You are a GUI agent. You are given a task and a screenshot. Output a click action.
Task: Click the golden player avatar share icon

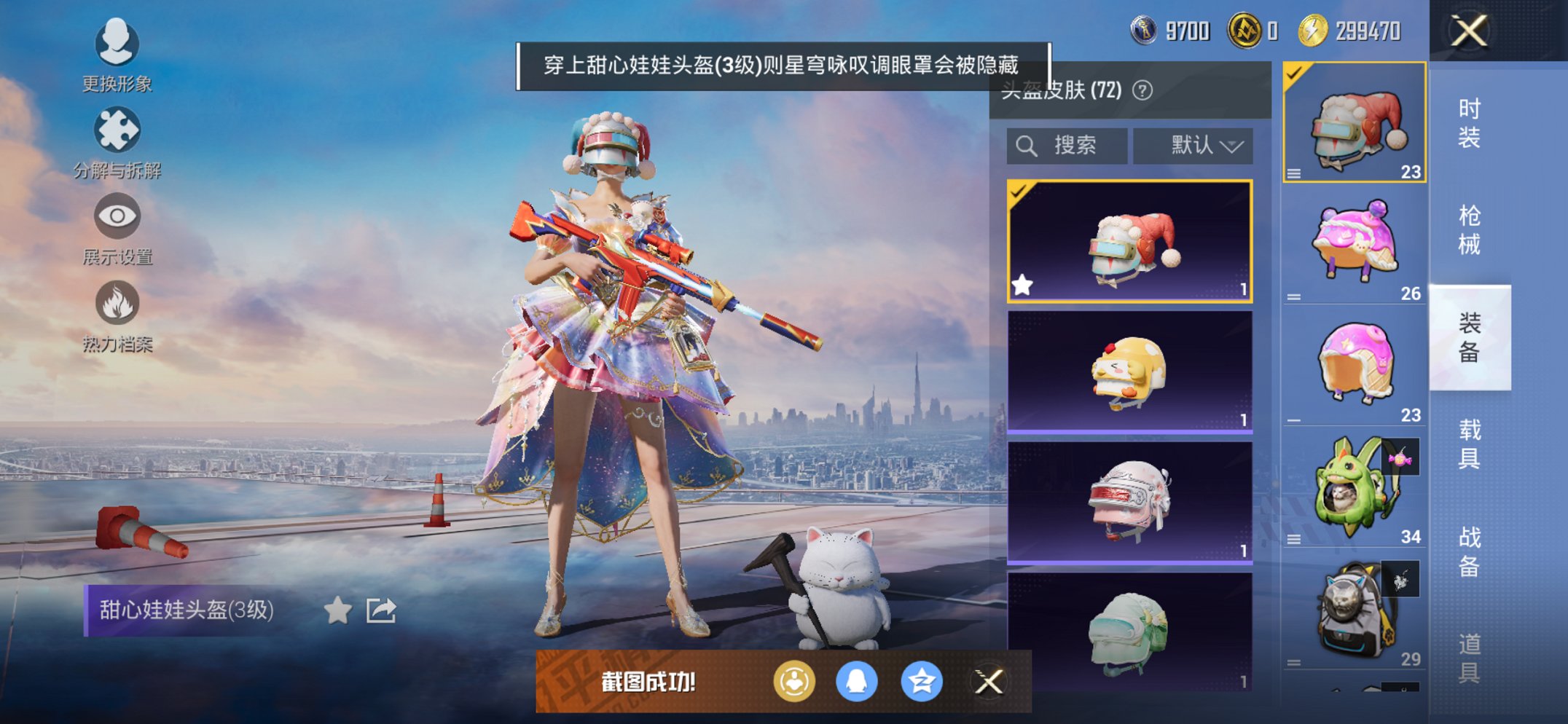[x=793, y=682]
